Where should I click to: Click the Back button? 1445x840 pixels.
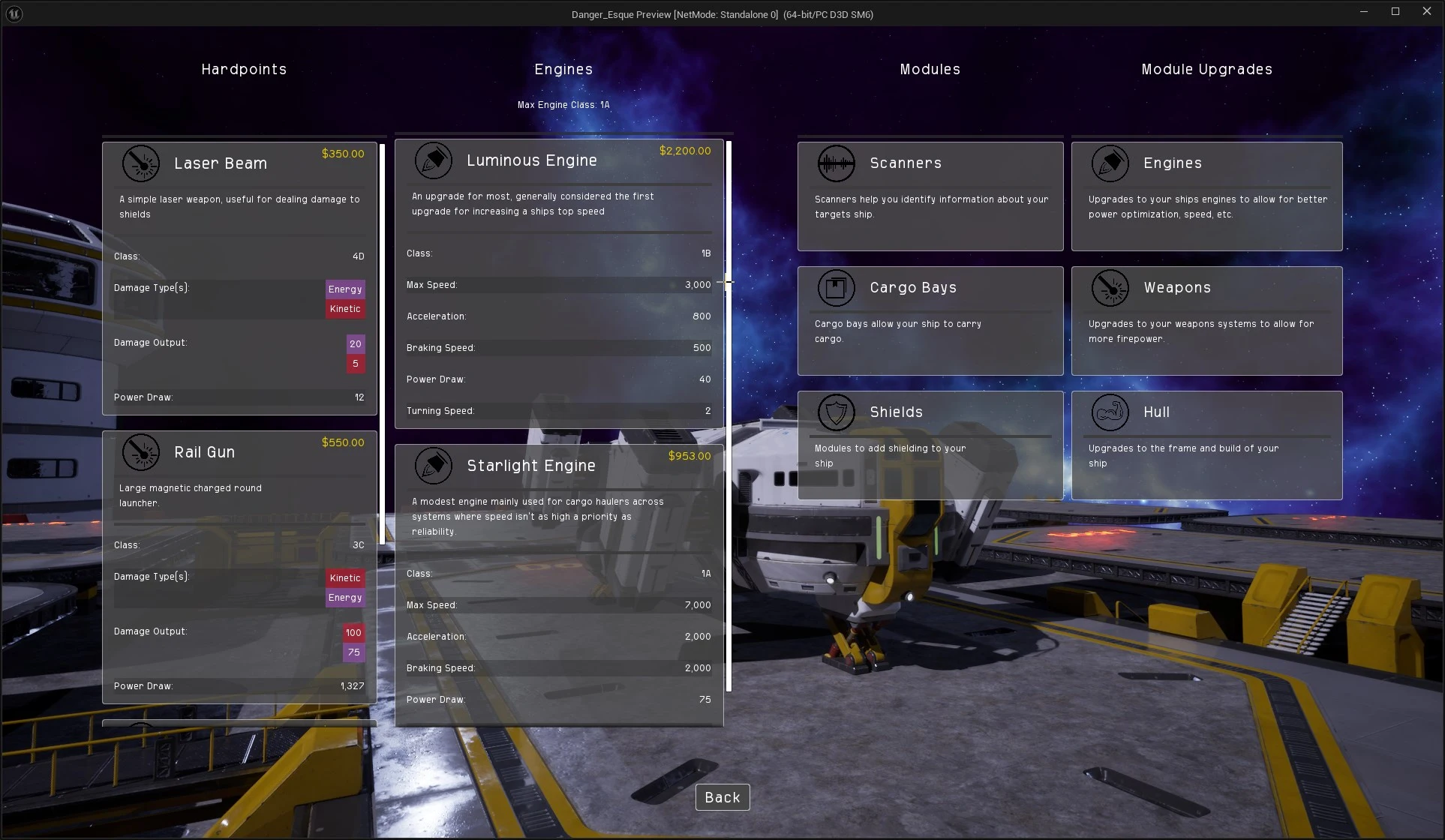click(722, 797)
